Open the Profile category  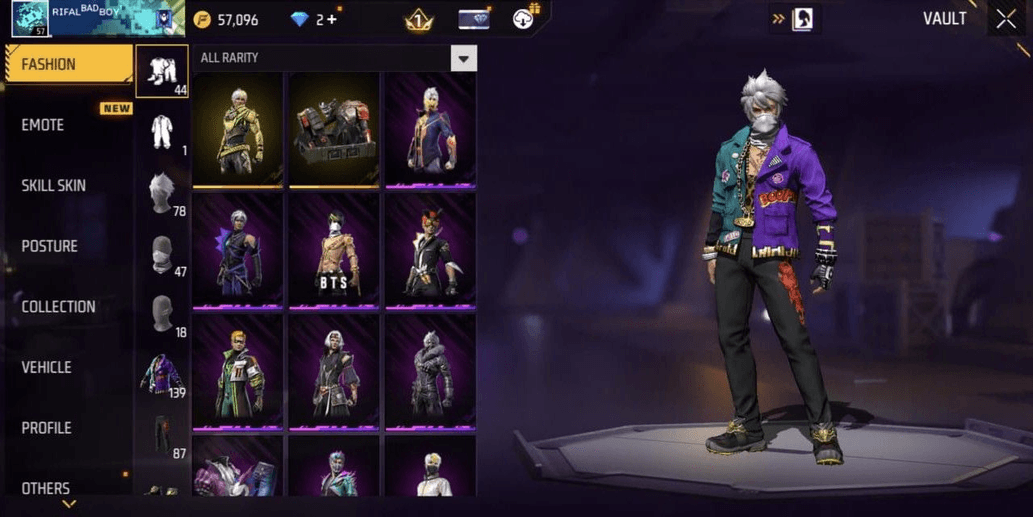[46, 428]
